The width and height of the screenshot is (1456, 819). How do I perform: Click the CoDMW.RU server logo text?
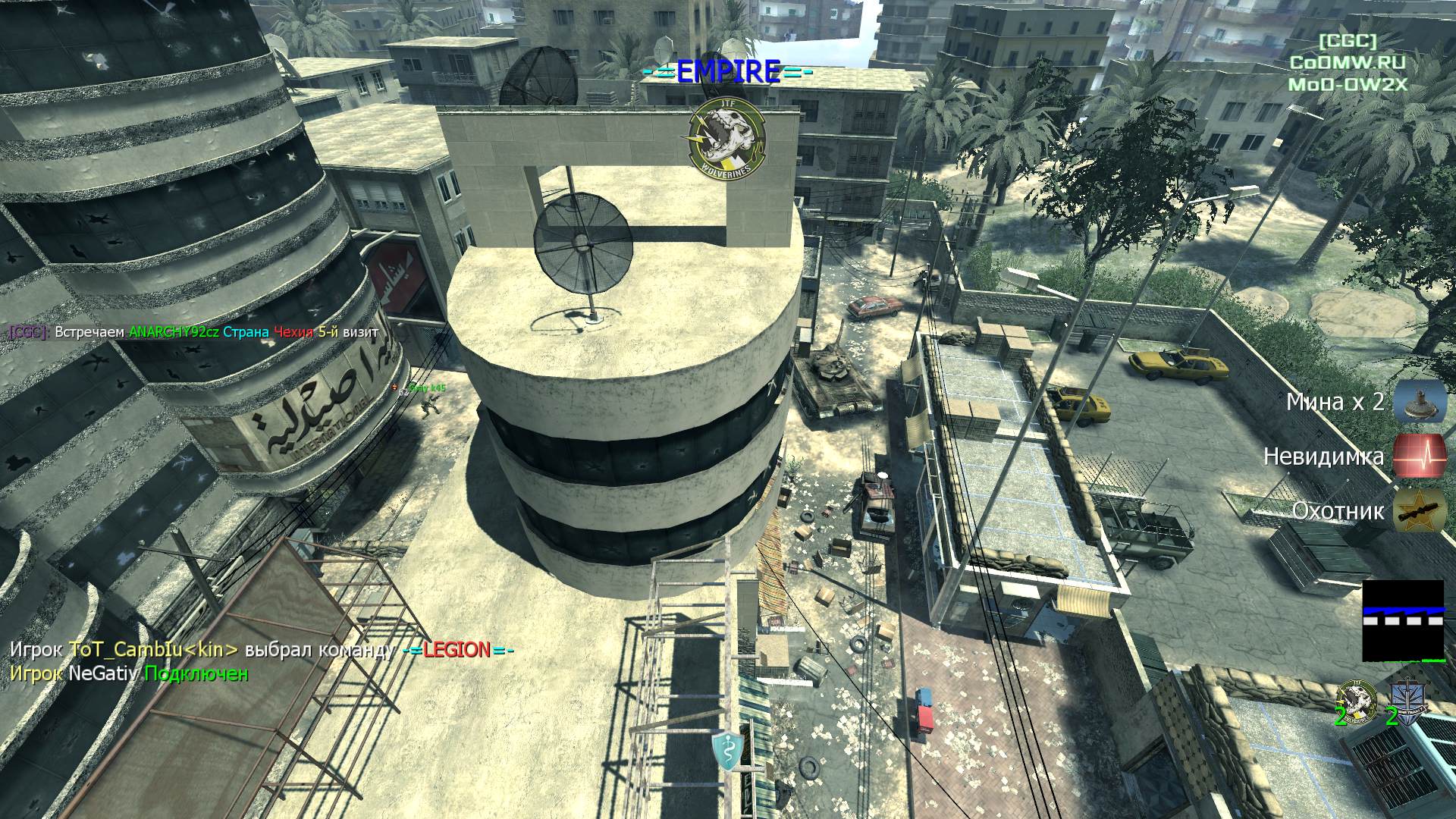(x=1348, y=63)
